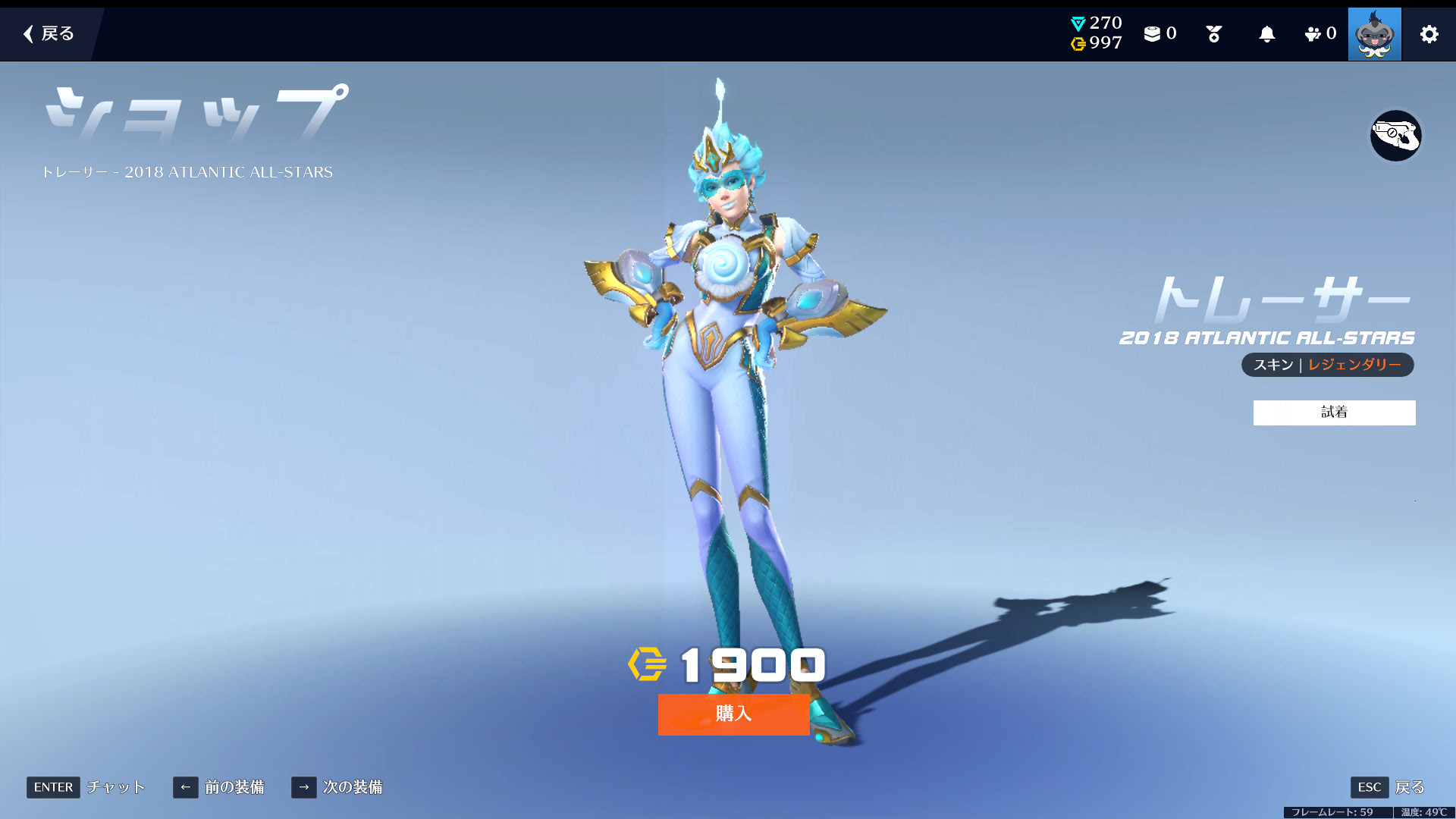This screenshot has width=1456, height=819.
Task: Open the settings gear icon
Action: (1429, 34)
